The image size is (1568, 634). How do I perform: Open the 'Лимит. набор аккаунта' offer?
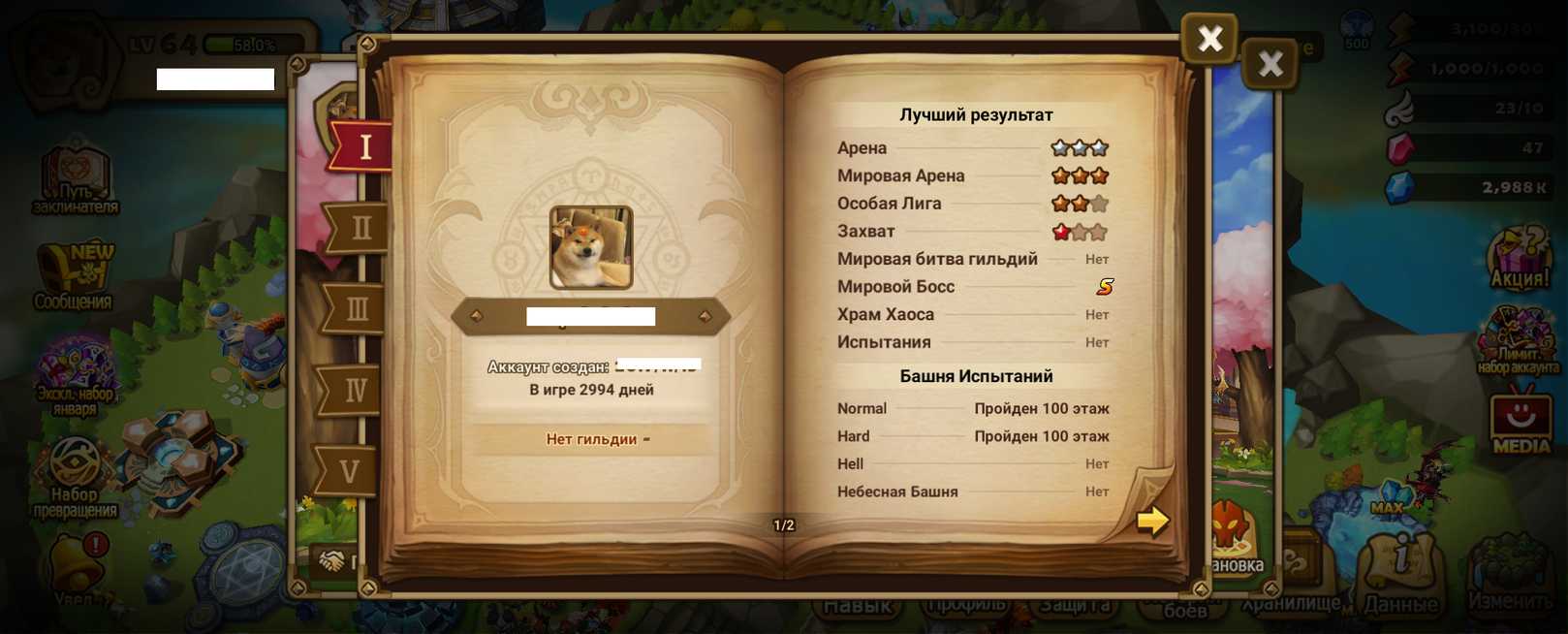pos(1518,339)
